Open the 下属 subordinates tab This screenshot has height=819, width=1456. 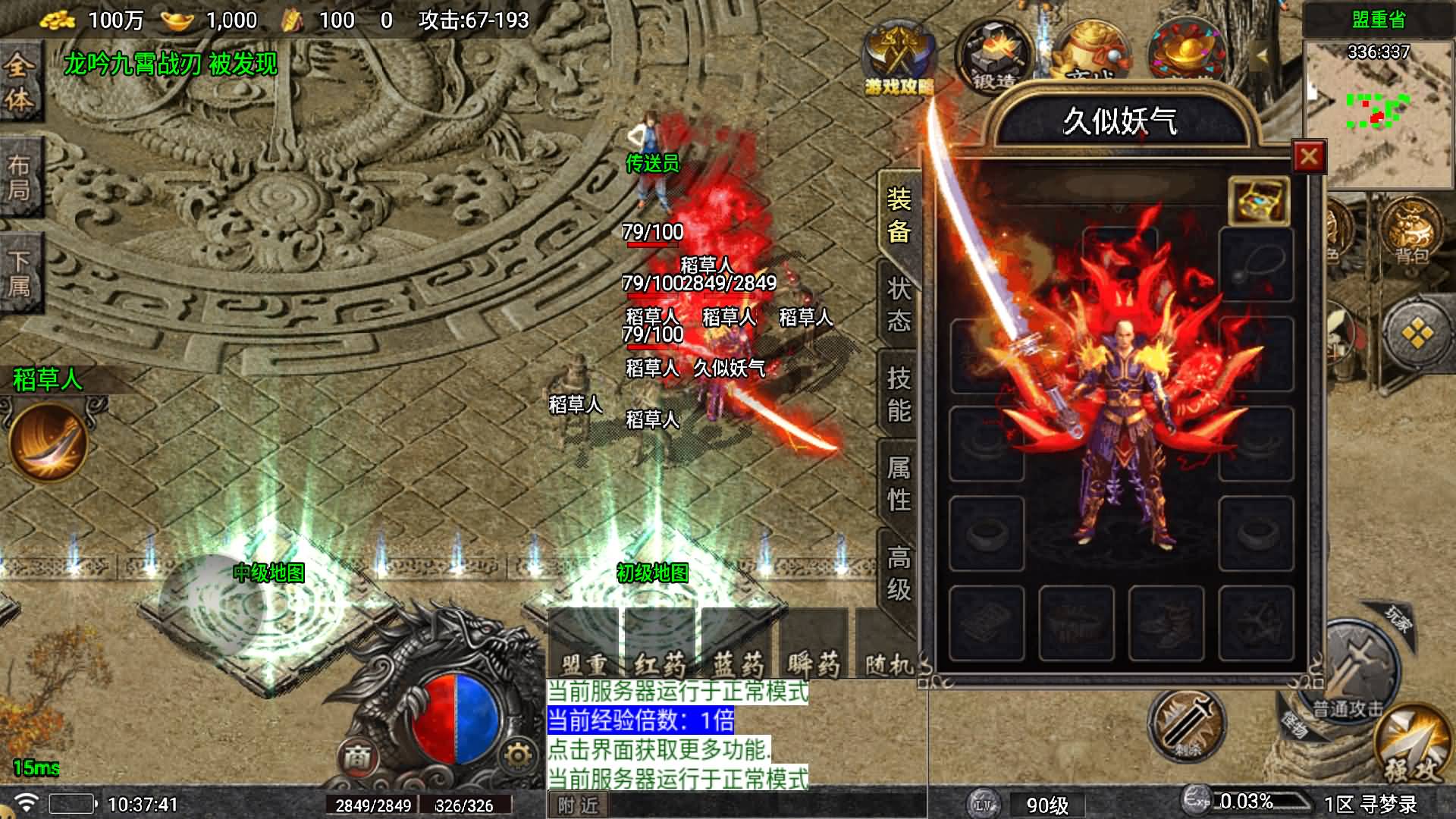(x=19, y=273)
